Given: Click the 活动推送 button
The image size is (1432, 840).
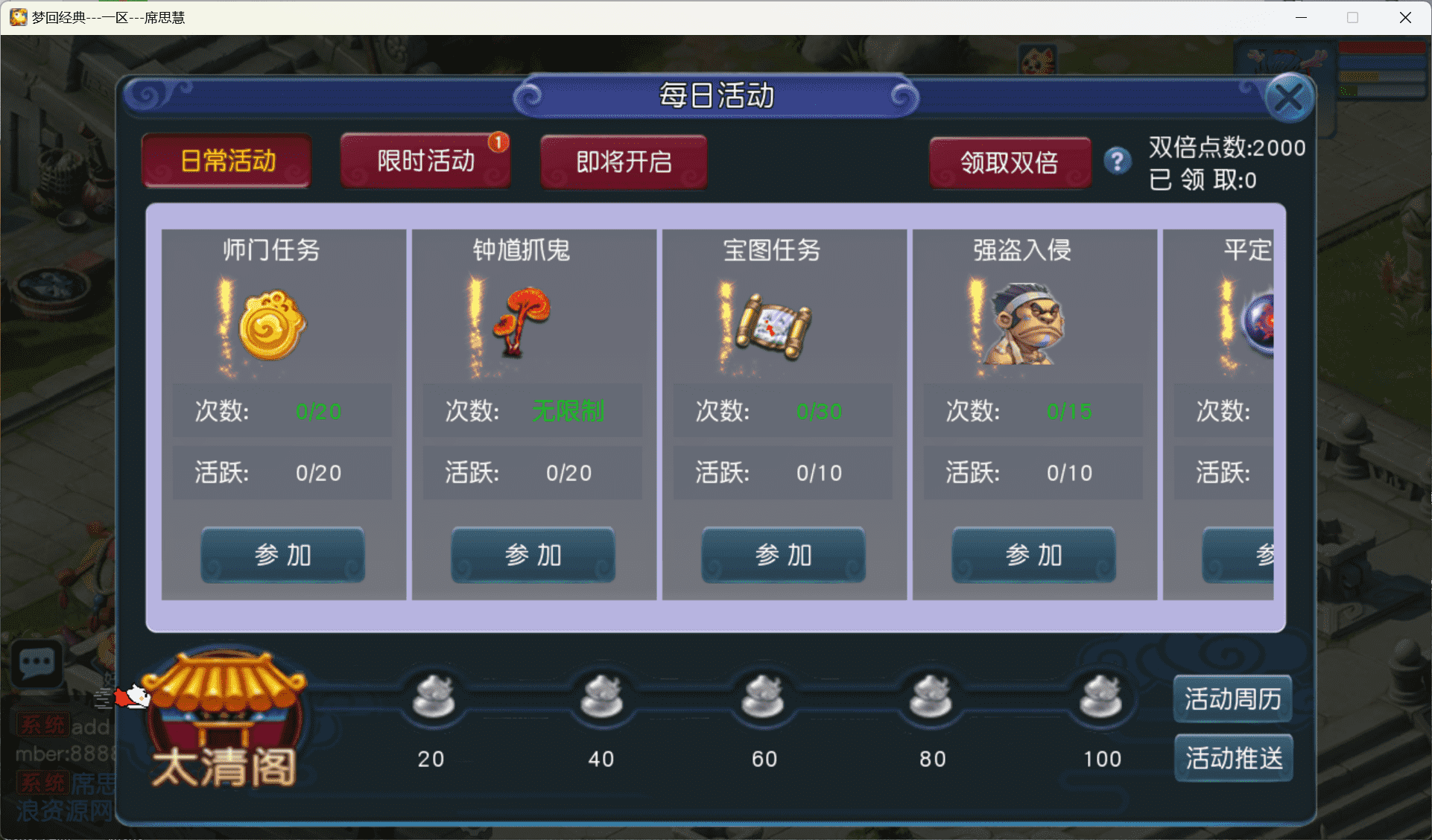Looking at the screenshot, I should click(x=1233, y=757).
